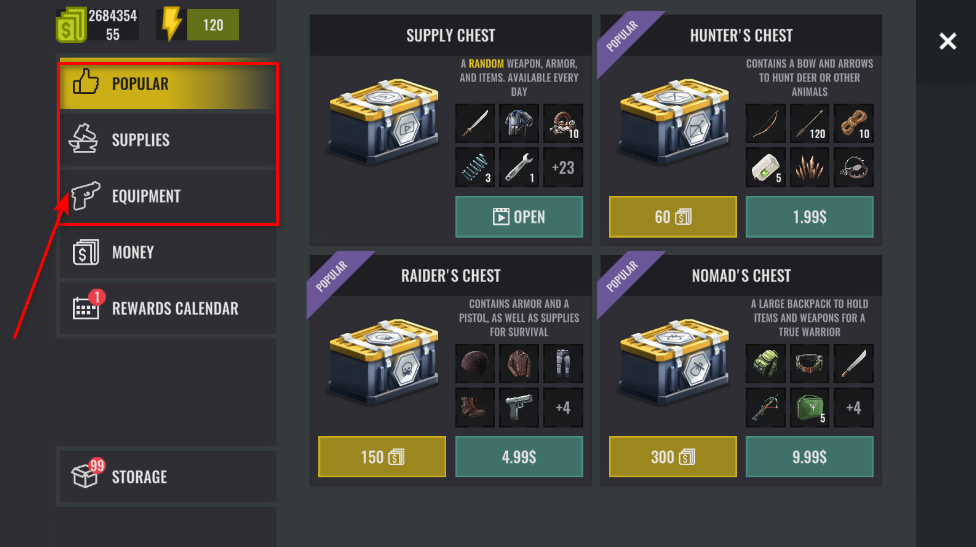Click the Supply Chest image

tap(382, 127)
